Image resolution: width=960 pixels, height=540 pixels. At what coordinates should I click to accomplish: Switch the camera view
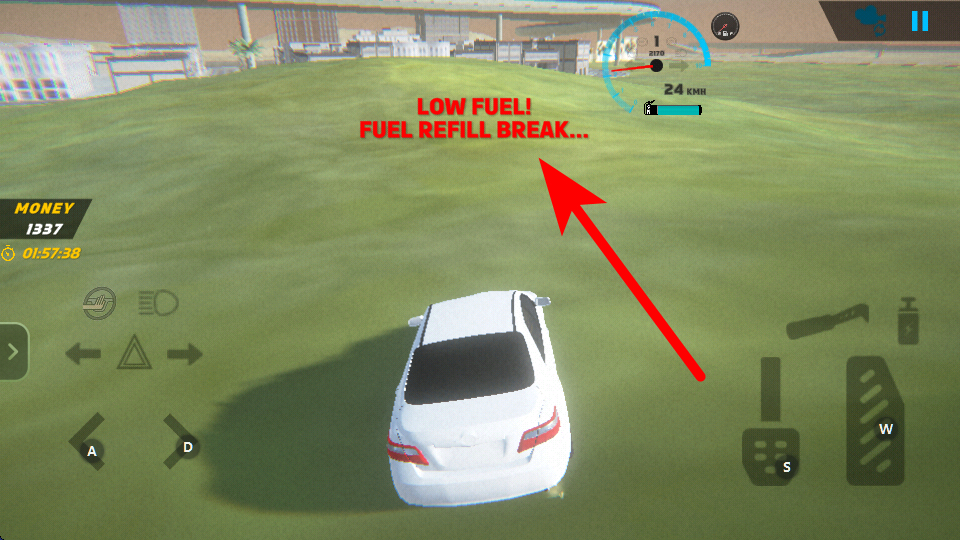tap(869, 20)
